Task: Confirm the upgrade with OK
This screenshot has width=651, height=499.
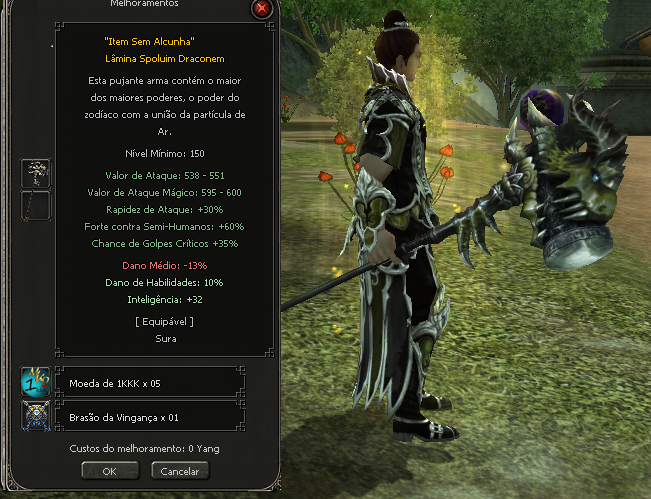Action: coord(109,470)
